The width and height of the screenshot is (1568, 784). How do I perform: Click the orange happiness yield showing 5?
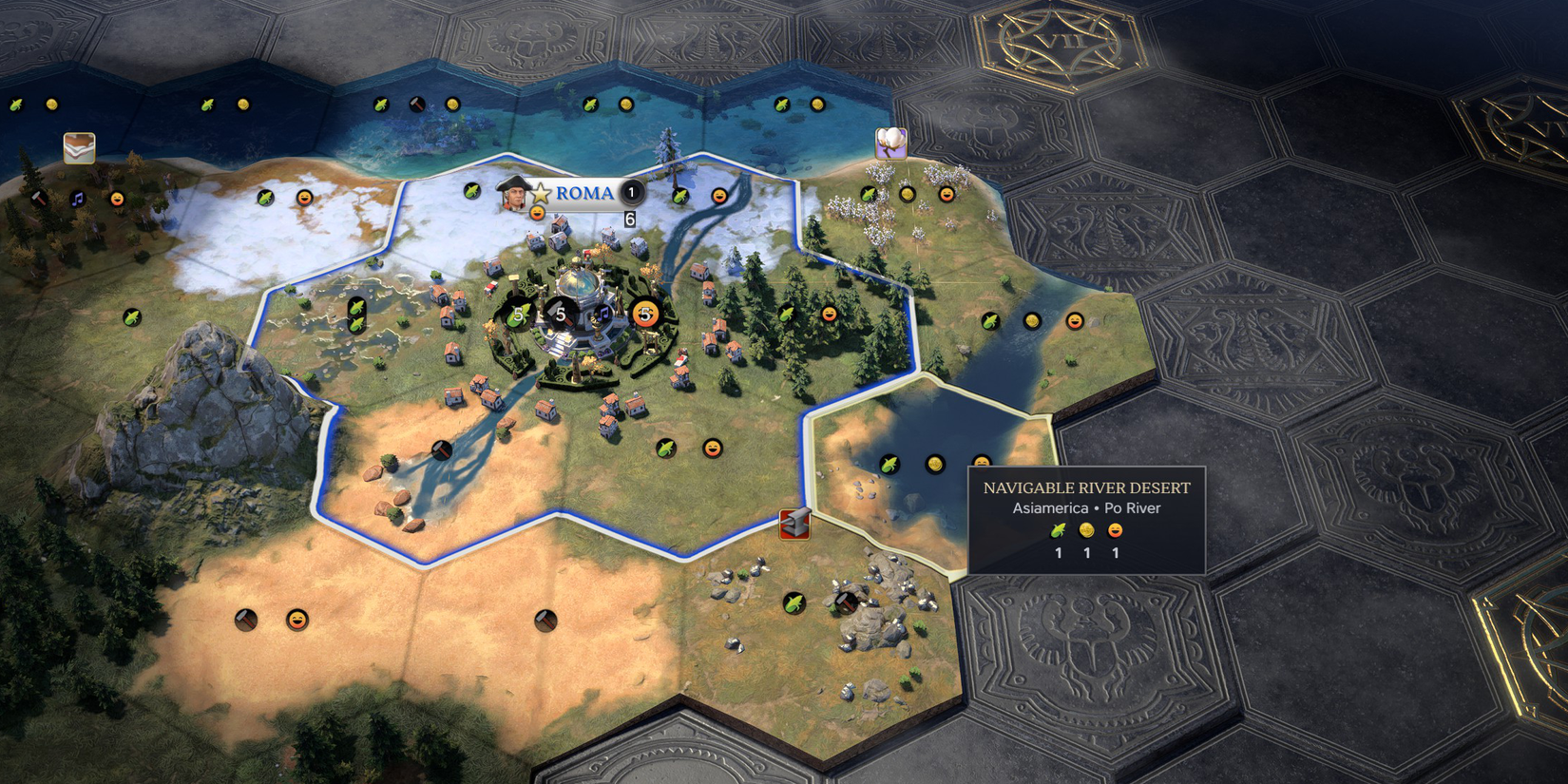pyautogui.click(x=645, y=315)
